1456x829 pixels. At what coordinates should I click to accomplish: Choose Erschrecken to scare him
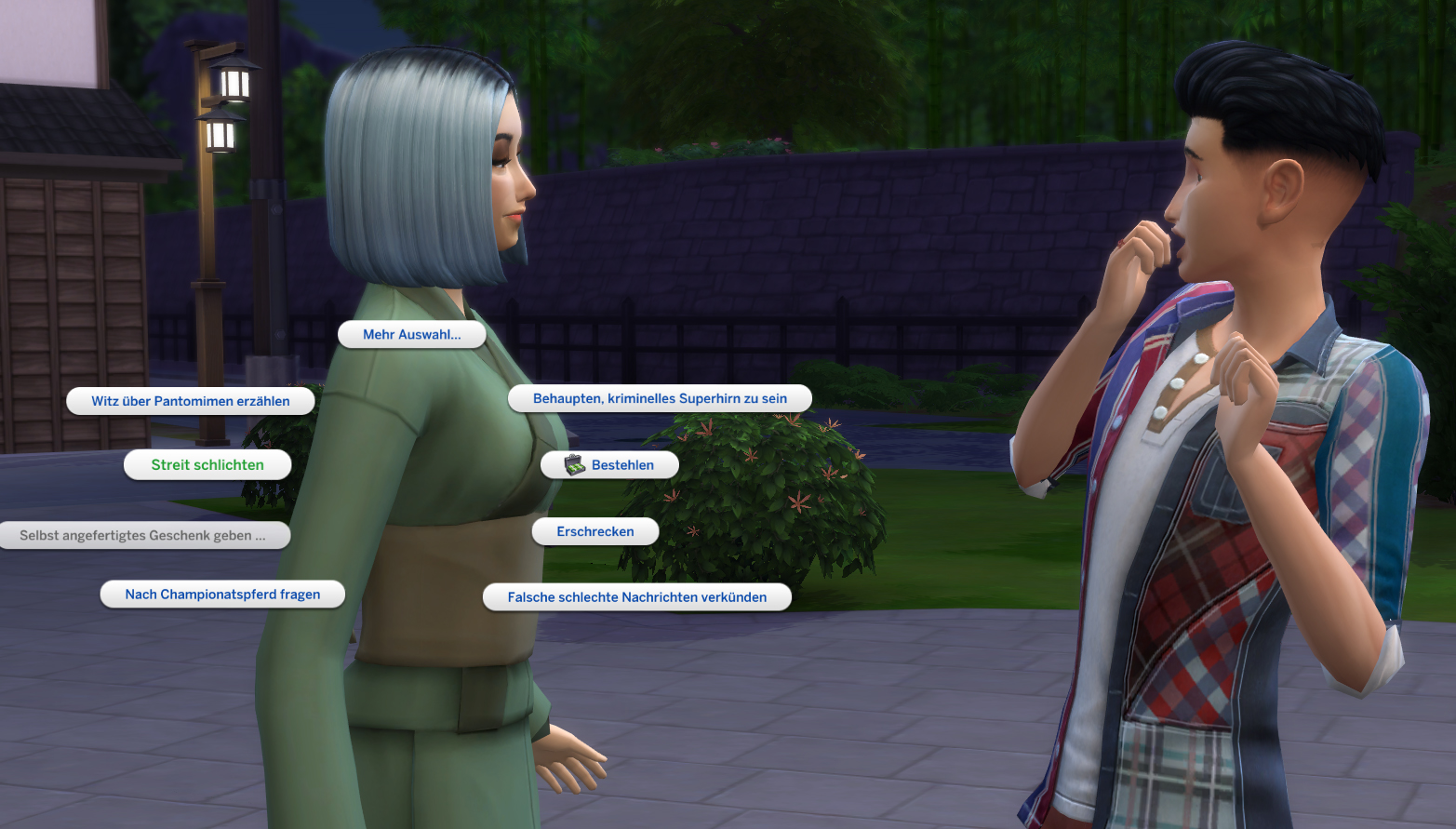click(x=594, y=531)
